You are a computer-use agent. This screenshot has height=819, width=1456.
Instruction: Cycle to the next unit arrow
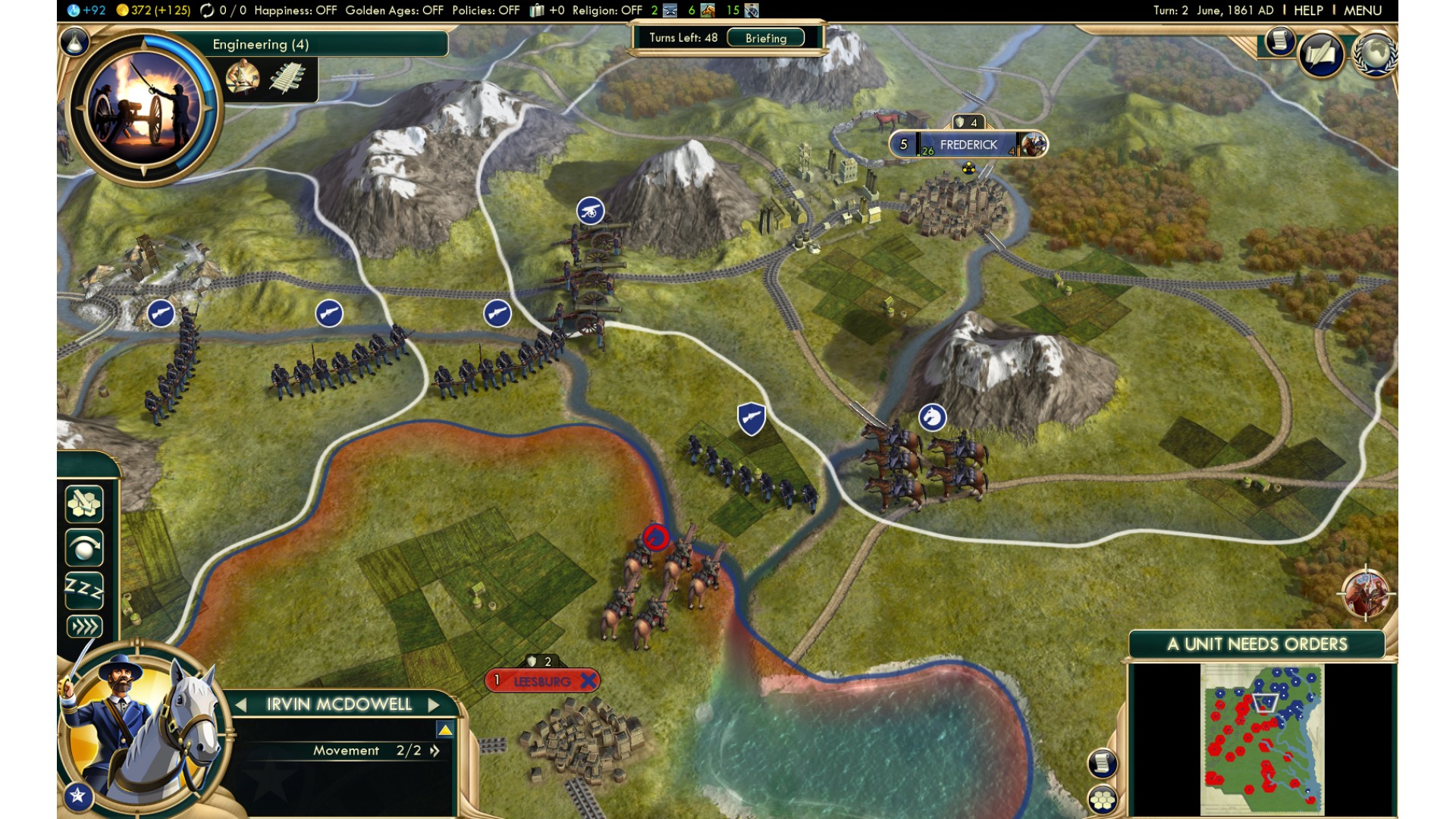point(434,704)
